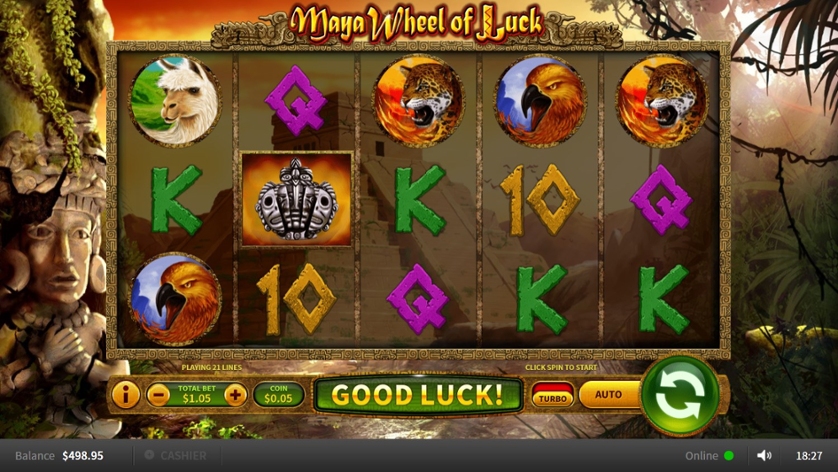Viewport: 838px width, 472px height.
Task: Toggle the sound speaker icon
Action: 765,455
